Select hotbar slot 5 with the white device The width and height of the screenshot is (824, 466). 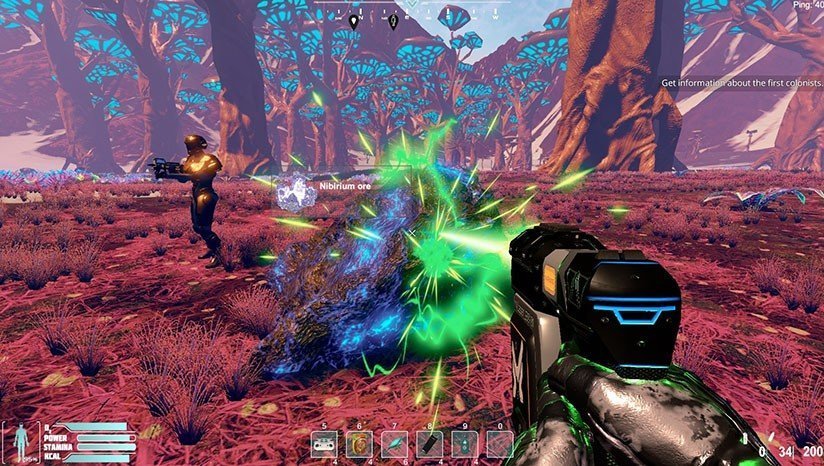tap(323, 443)
